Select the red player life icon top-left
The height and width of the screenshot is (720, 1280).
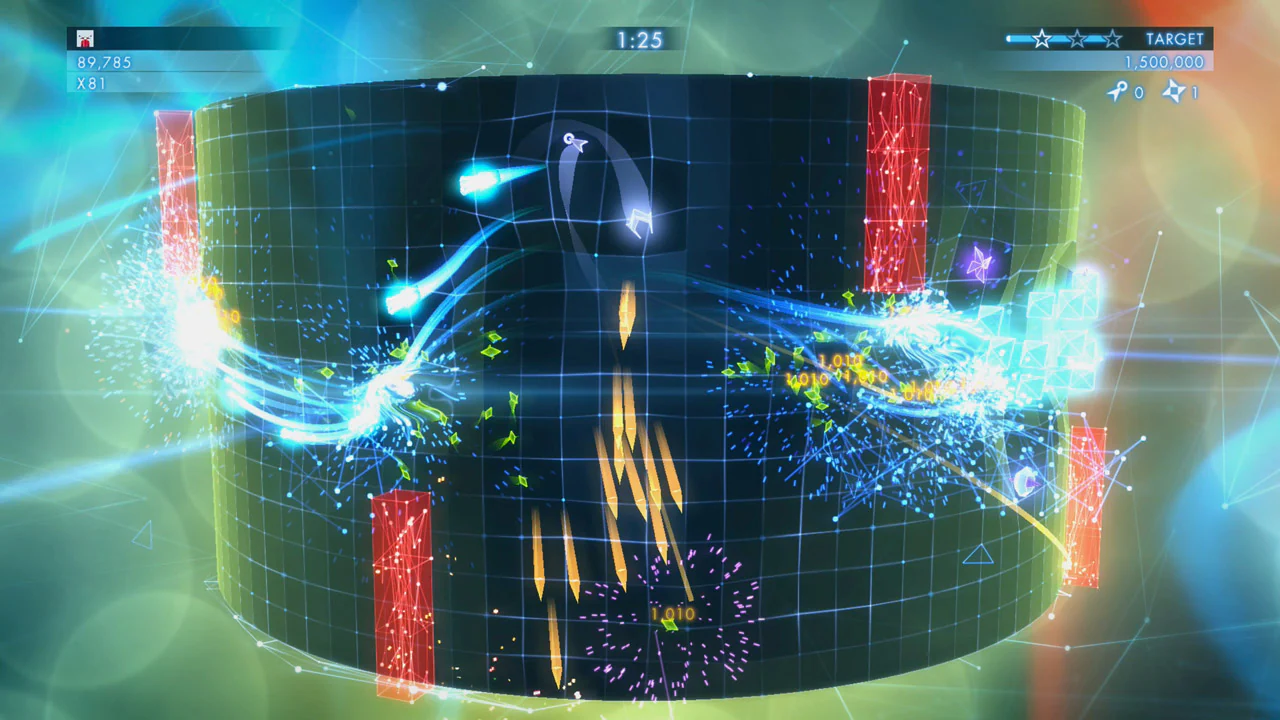85,38
